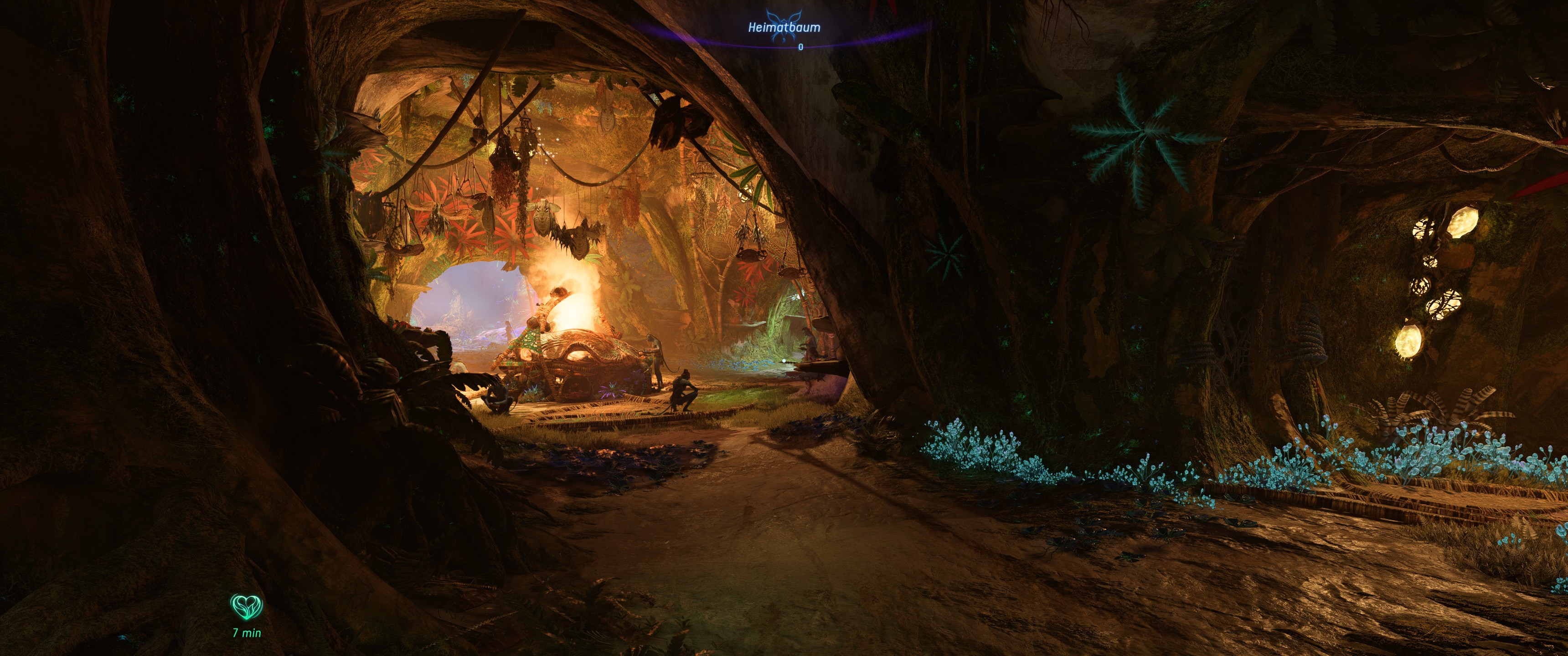Select the Heimatbaum compass location marker
This screenshot has height=656, width=1568.
coord(784,27)
